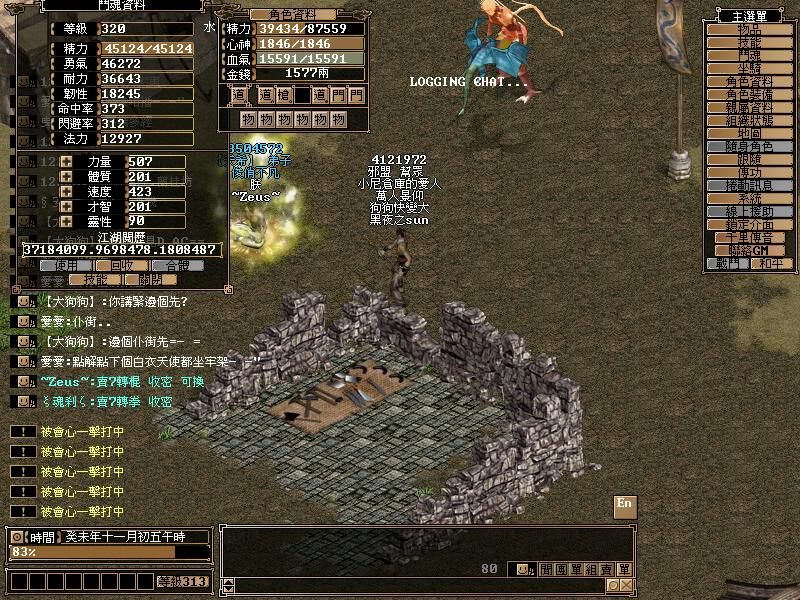
Task: Show the 地圖 map
Action: tap(749, 133)
